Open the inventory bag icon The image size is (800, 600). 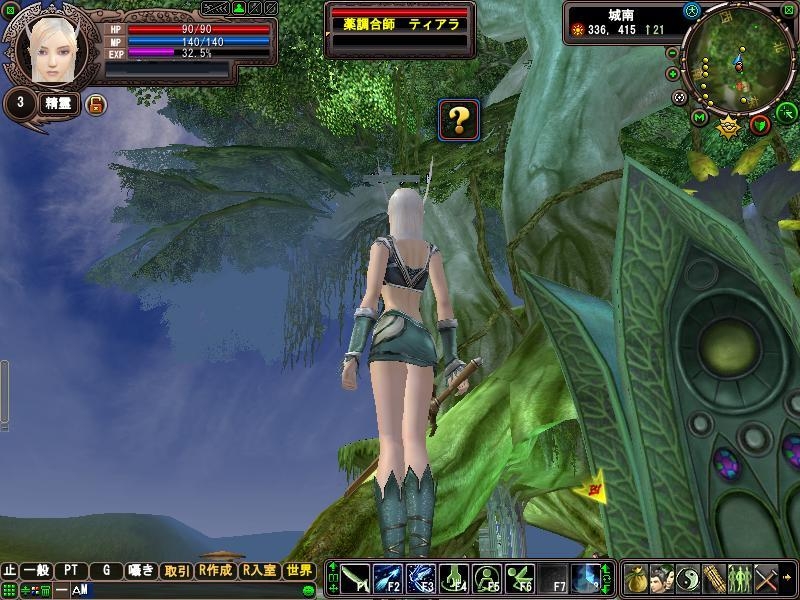[636, 579]
